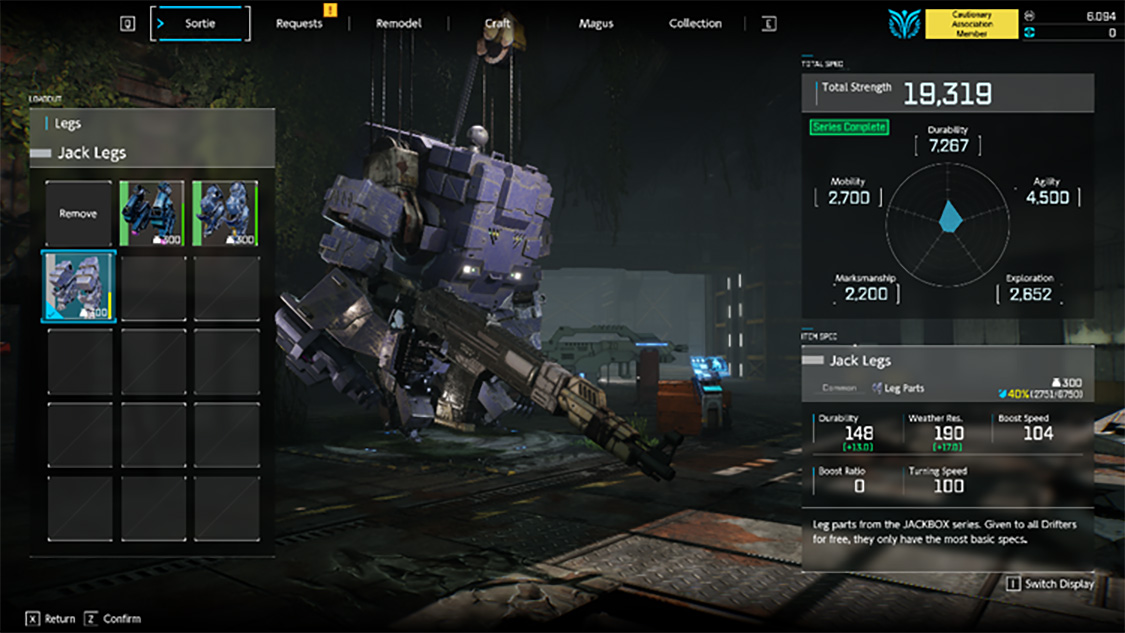The width and height of the screenshot is (1125, 633).
Task: Switch to the Sortie tab
Action: pyautogui.click(x=200, y=23)
